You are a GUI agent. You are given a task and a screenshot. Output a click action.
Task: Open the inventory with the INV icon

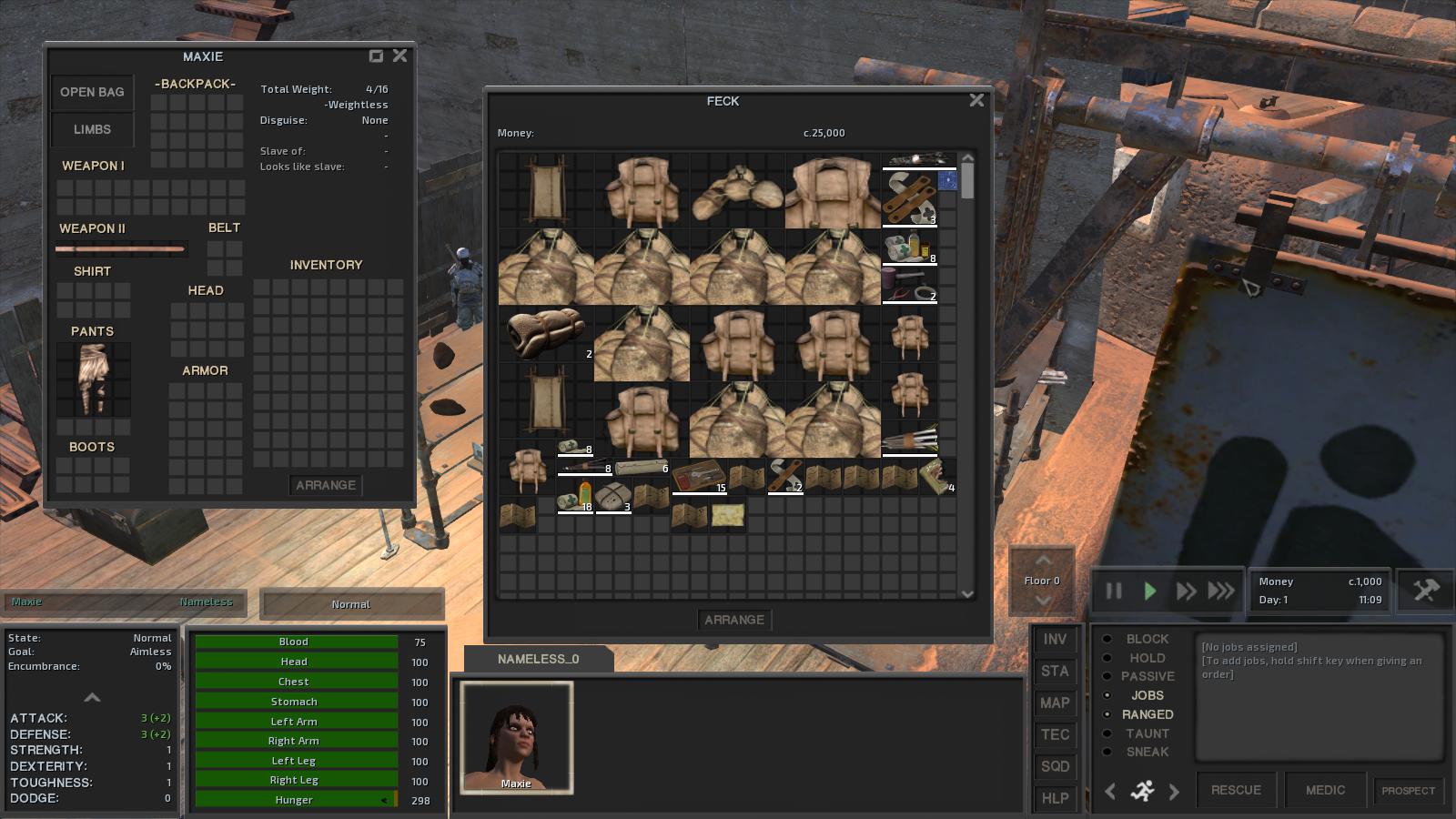(1056, 640)
